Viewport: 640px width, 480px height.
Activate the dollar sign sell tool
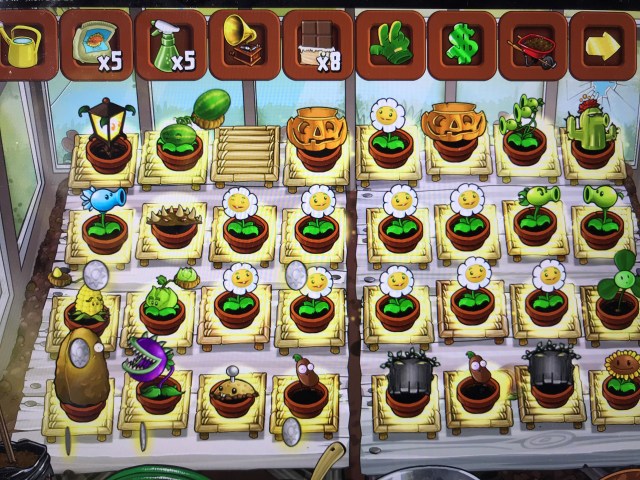(462, 44)
